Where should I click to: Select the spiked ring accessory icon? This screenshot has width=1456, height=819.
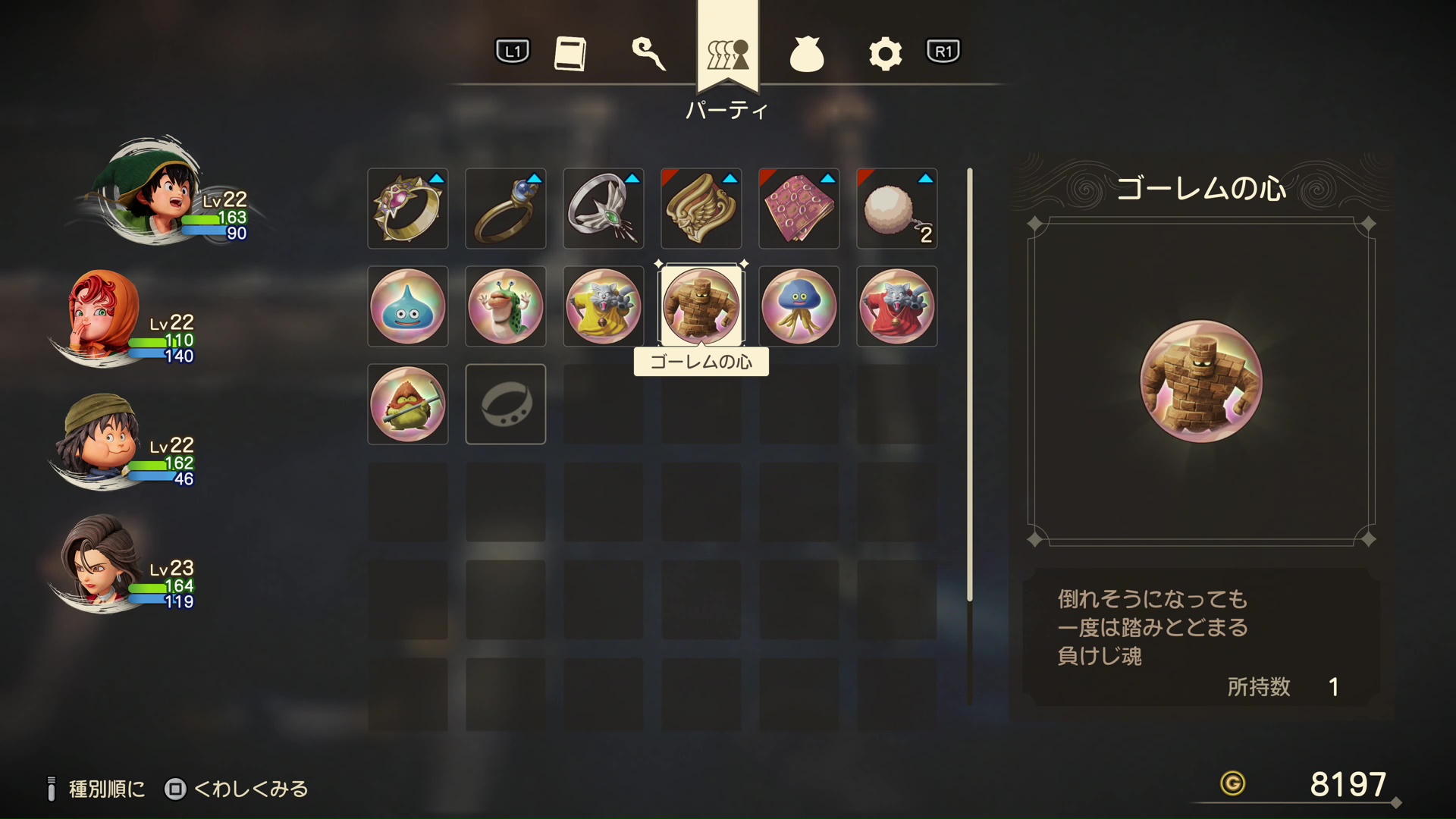click(407, 208)
